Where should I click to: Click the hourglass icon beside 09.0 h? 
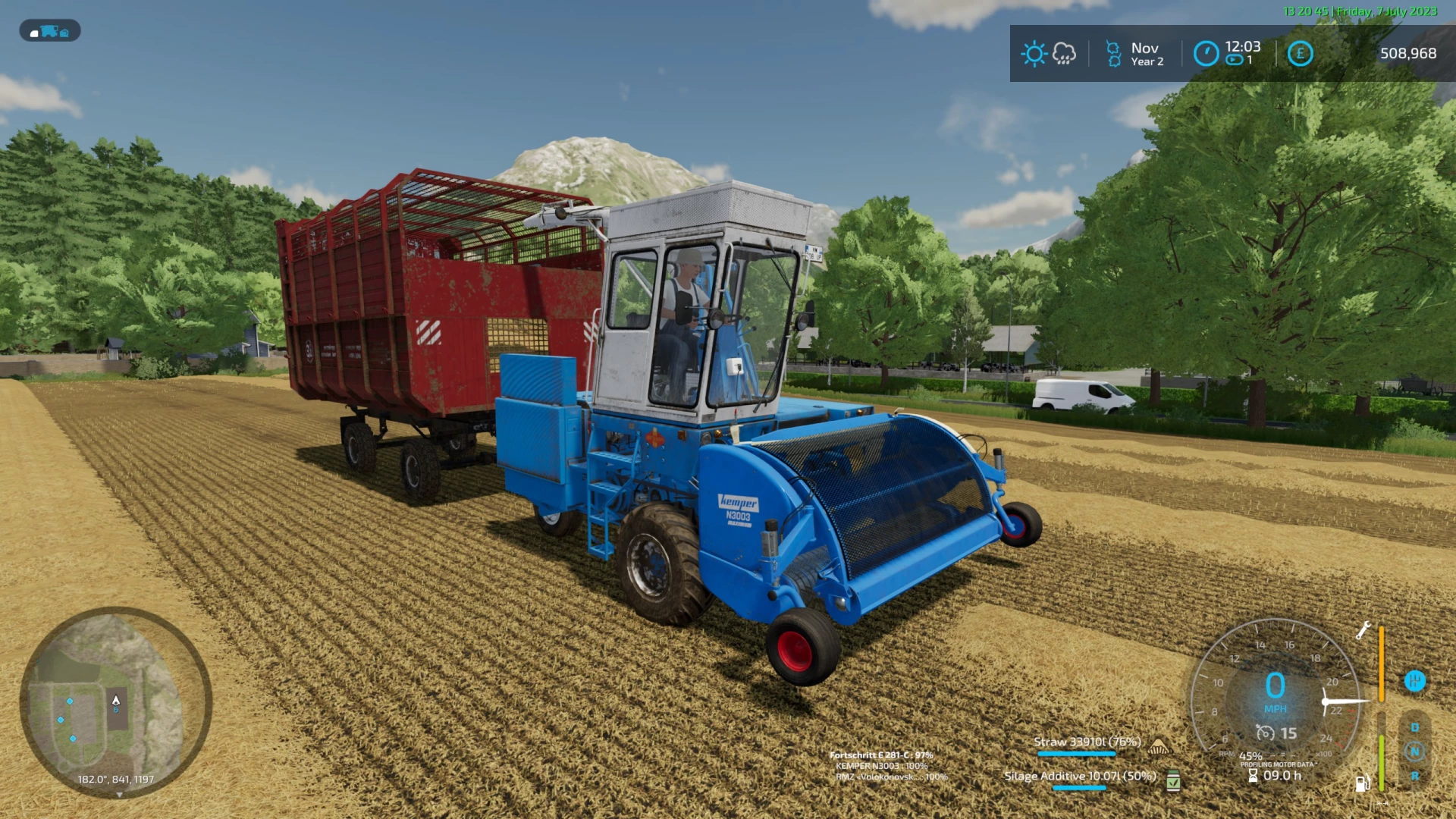(1253, 776)
